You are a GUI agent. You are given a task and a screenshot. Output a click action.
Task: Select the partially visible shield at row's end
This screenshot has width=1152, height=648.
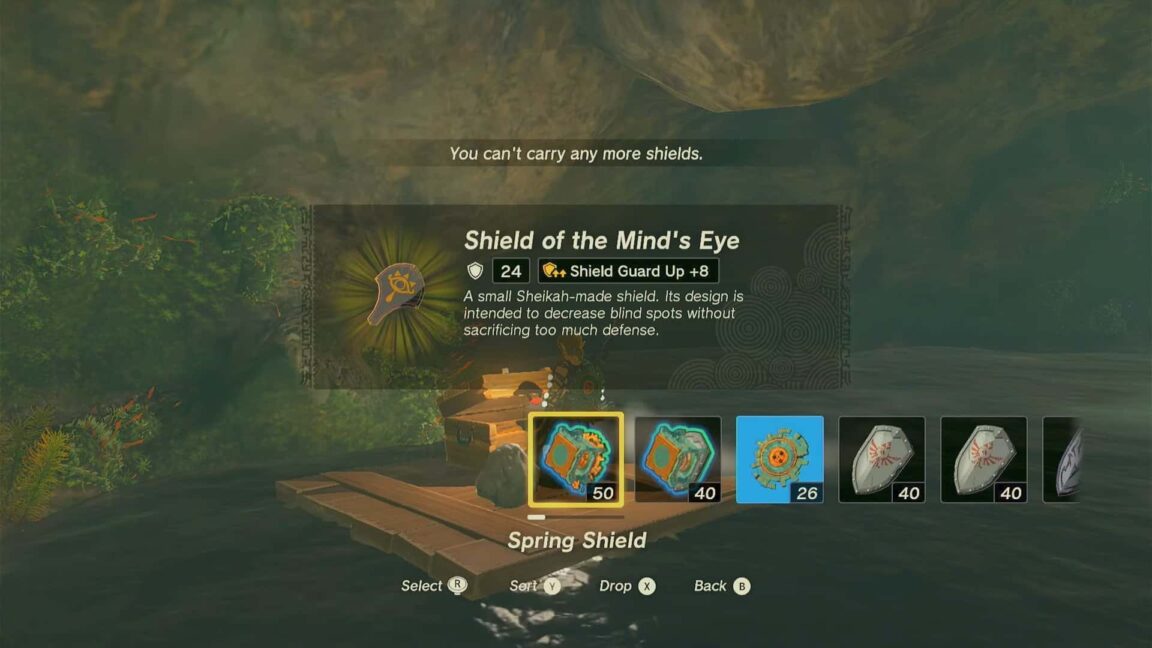click(x=1064, y=459)
